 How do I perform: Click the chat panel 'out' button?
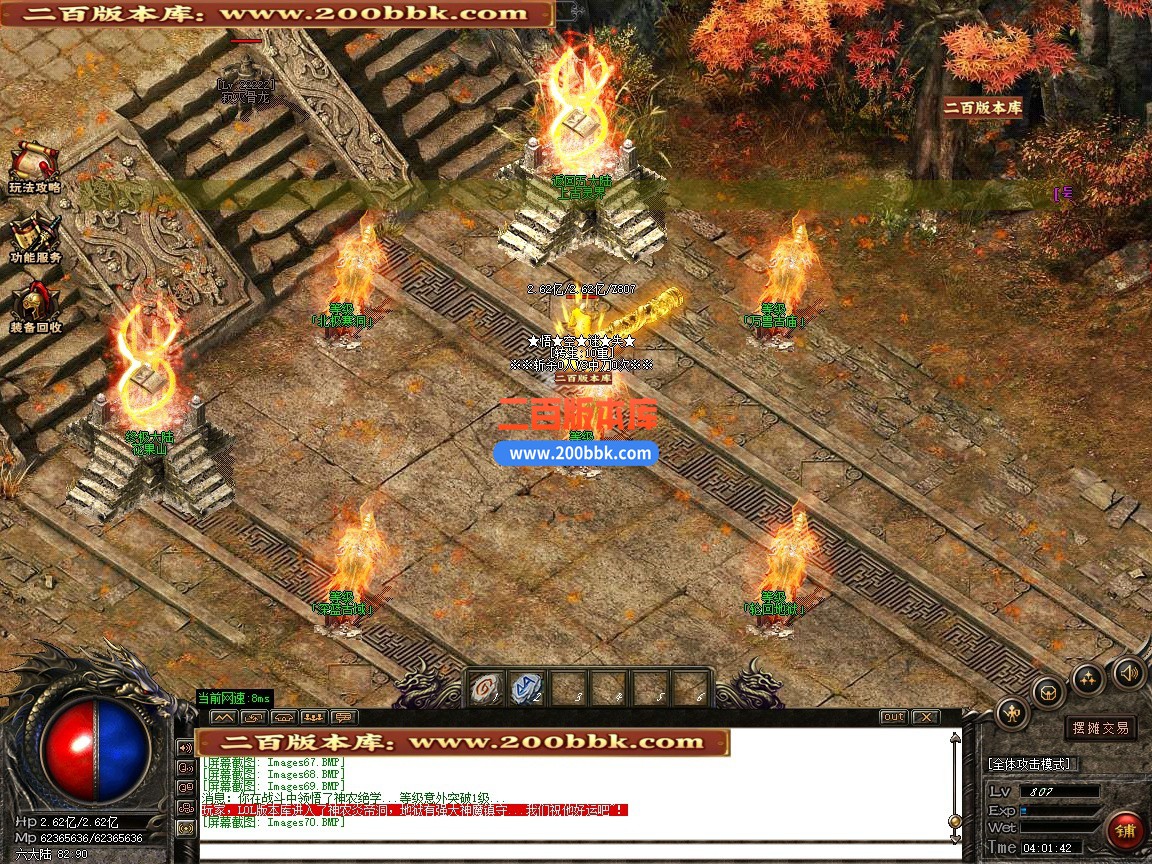coord(893,717)
